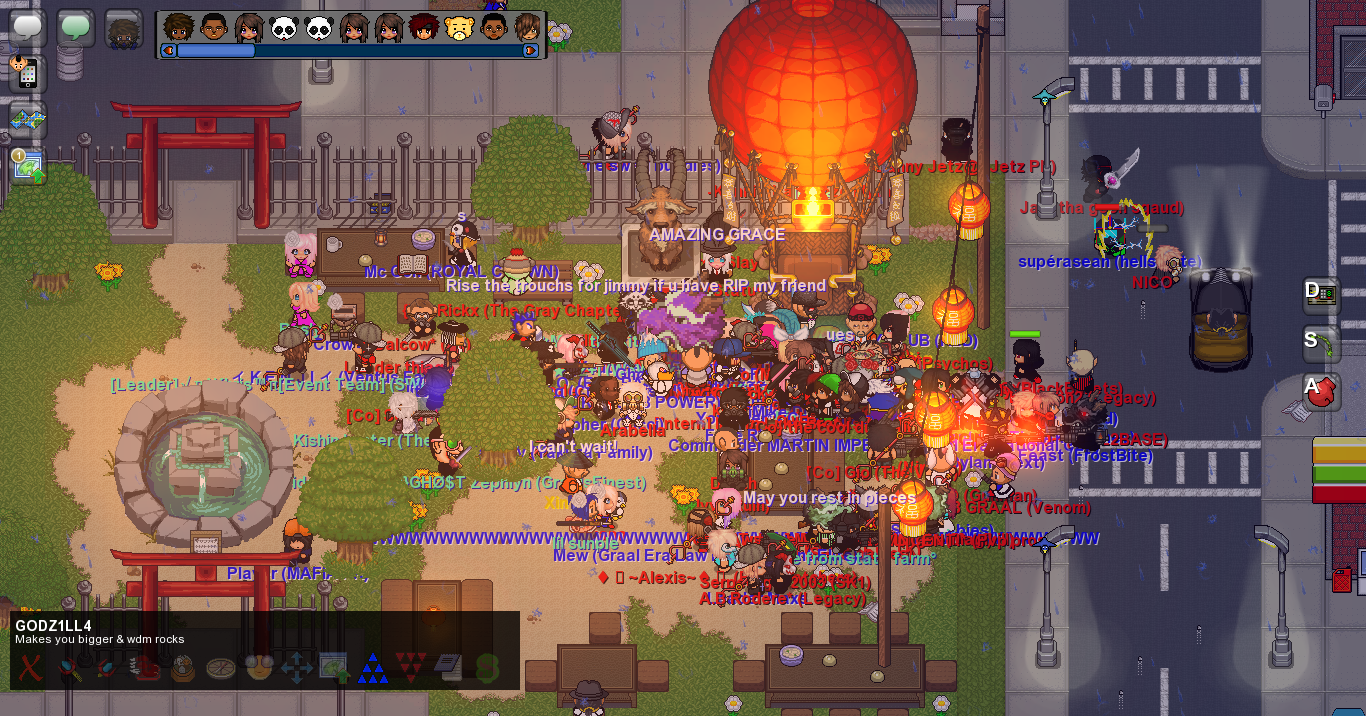Activate the D slot radio device item
Screen dimensions: 1366x716
click(1322, 293)
